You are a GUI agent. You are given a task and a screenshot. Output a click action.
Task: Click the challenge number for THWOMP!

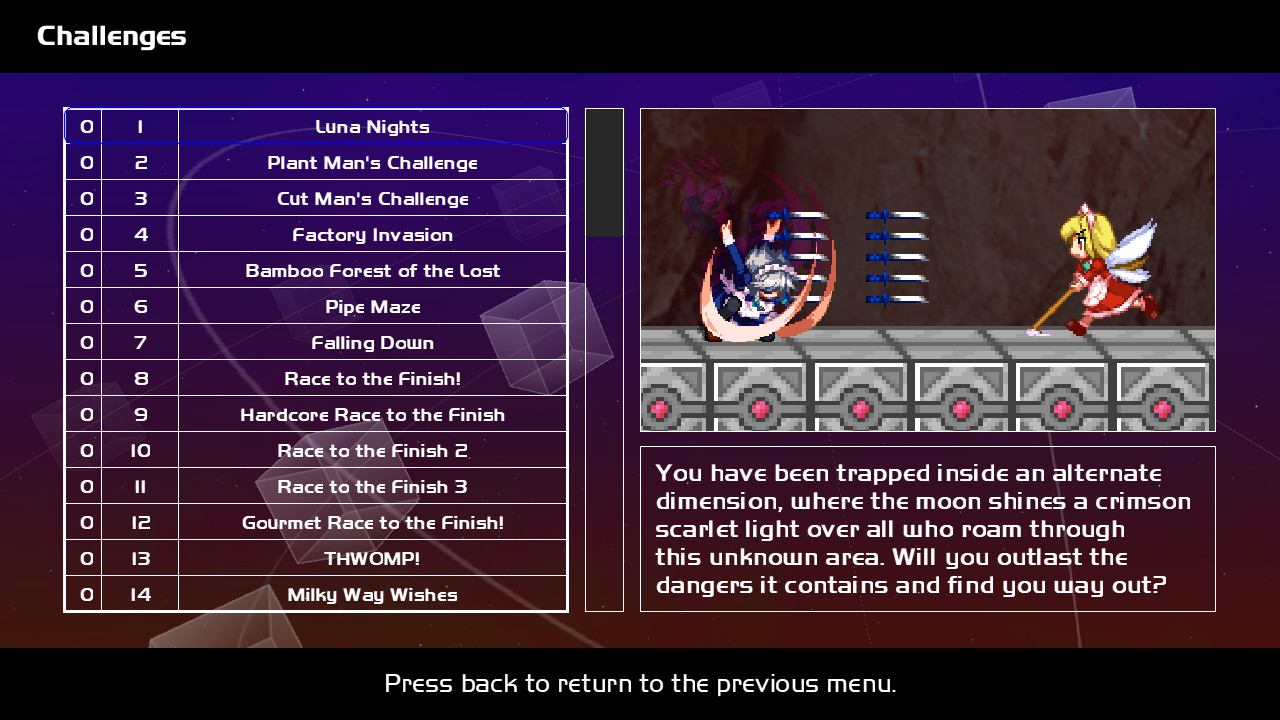tap(139, 558)
